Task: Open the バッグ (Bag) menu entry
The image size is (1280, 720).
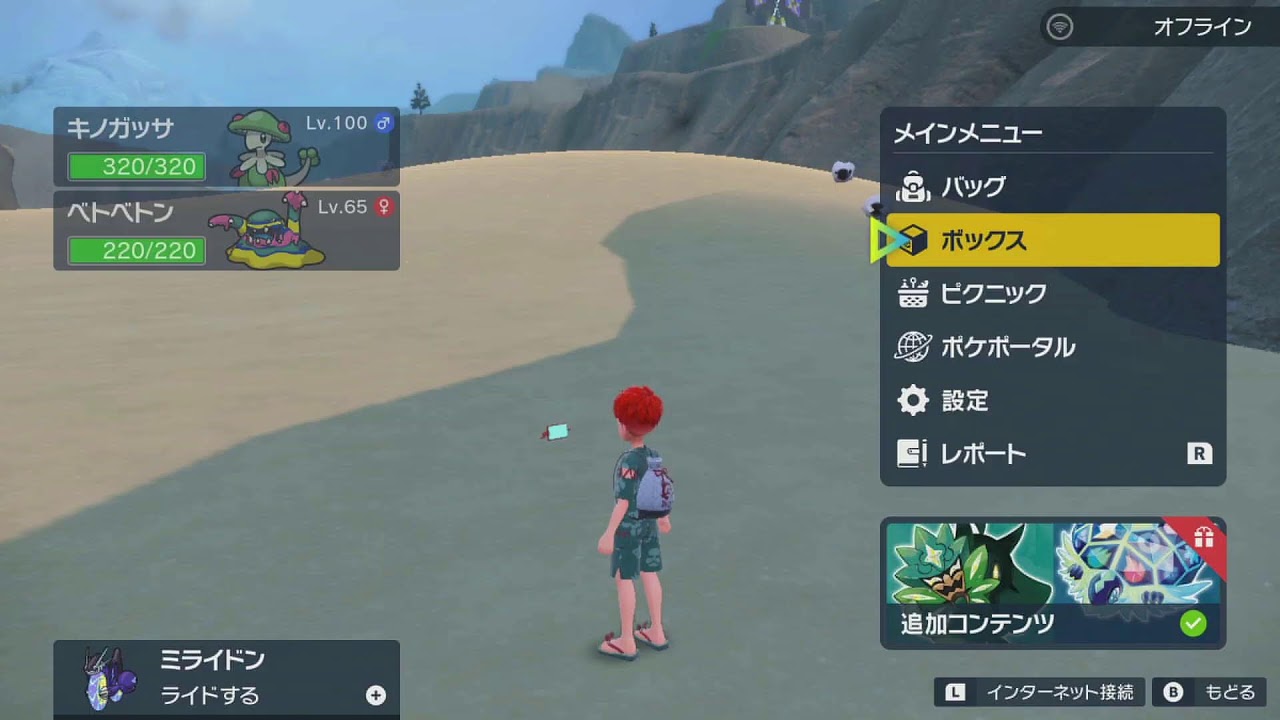Action: pos(1052,187)
